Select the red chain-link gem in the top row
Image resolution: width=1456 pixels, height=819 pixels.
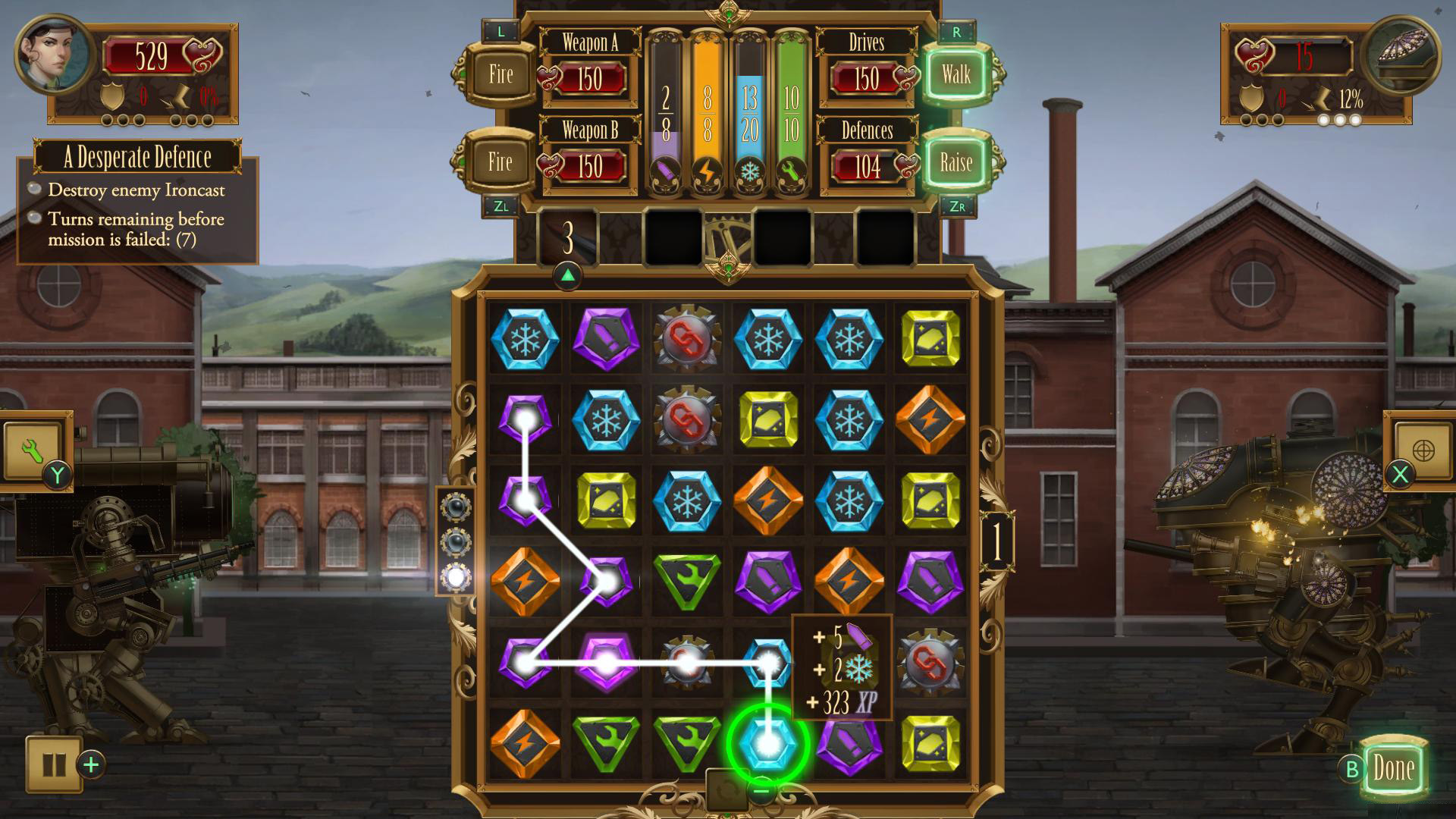point(687,340)
